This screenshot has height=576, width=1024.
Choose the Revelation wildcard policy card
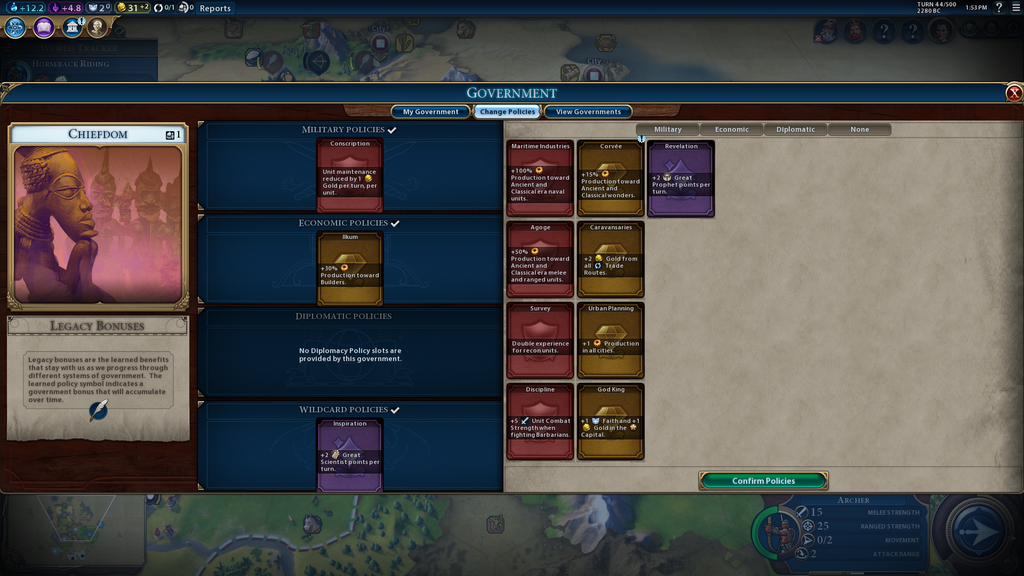pos(680,178)
